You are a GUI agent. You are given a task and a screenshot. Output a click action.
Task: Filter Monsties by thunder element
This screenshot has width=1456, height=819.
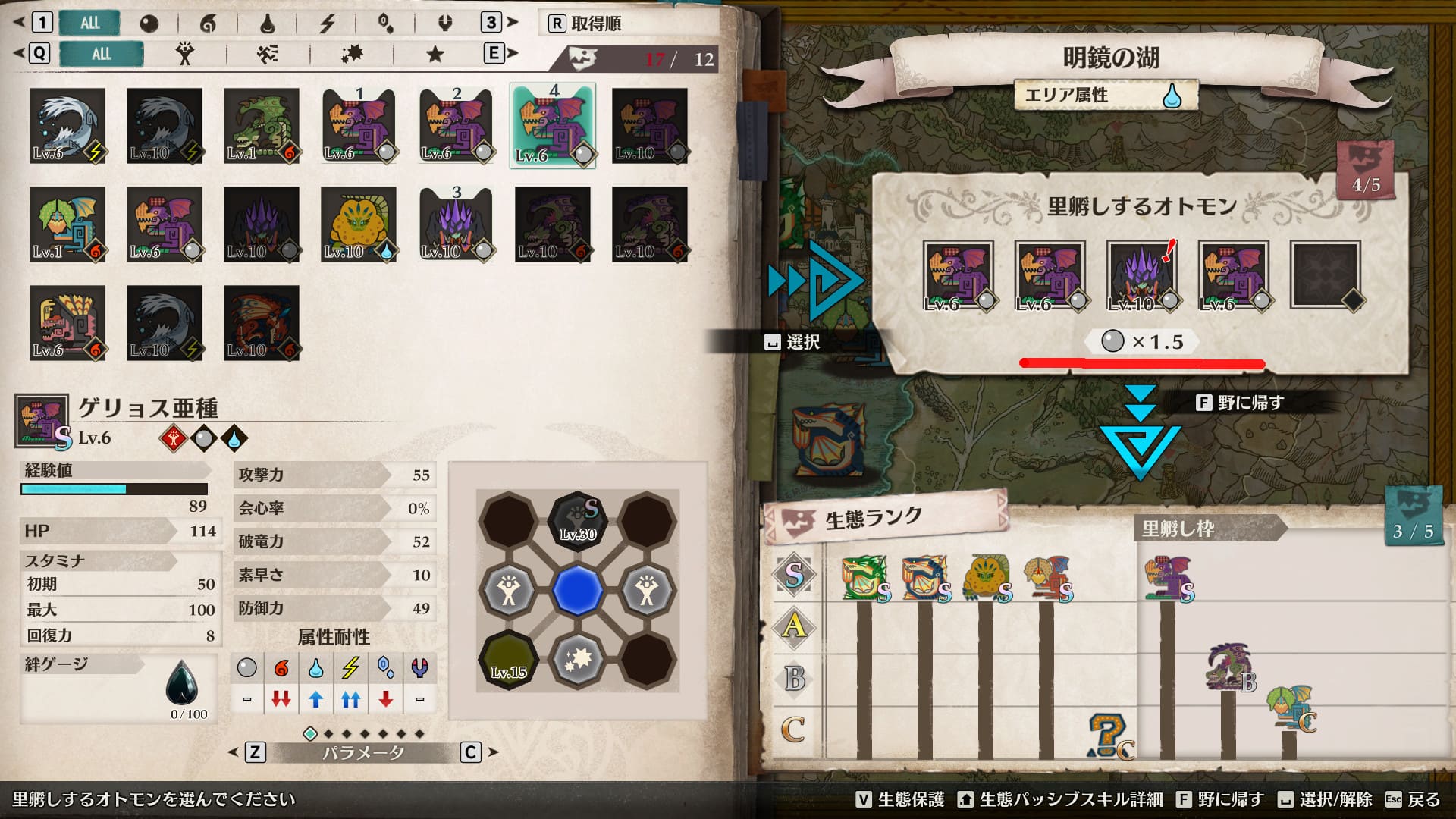pos(327,24)
